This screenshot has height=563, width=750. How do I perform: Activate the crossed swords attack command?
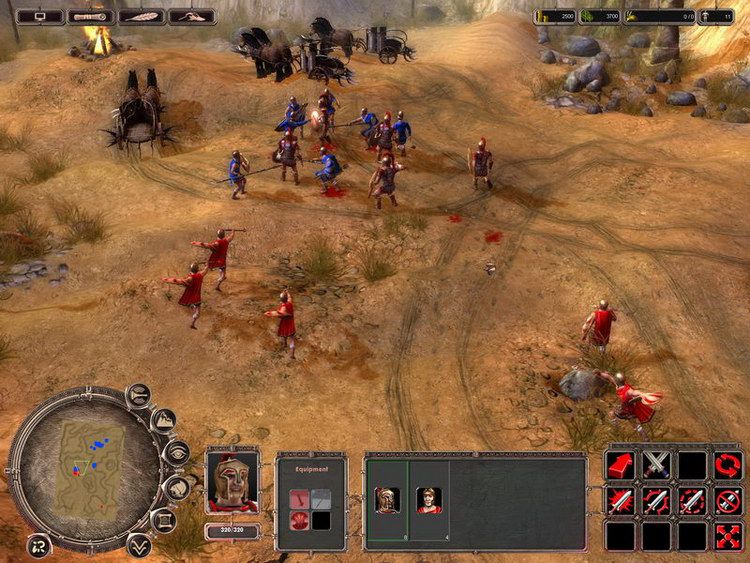coord(656,466)
